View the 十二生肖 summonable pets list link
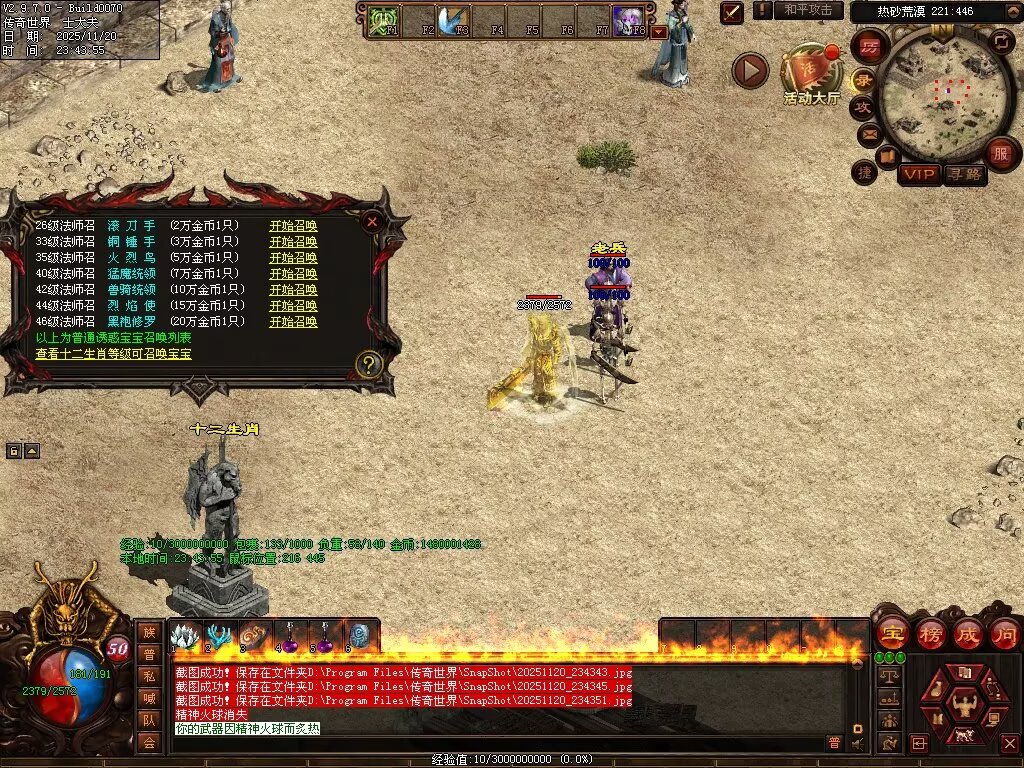 113,354
